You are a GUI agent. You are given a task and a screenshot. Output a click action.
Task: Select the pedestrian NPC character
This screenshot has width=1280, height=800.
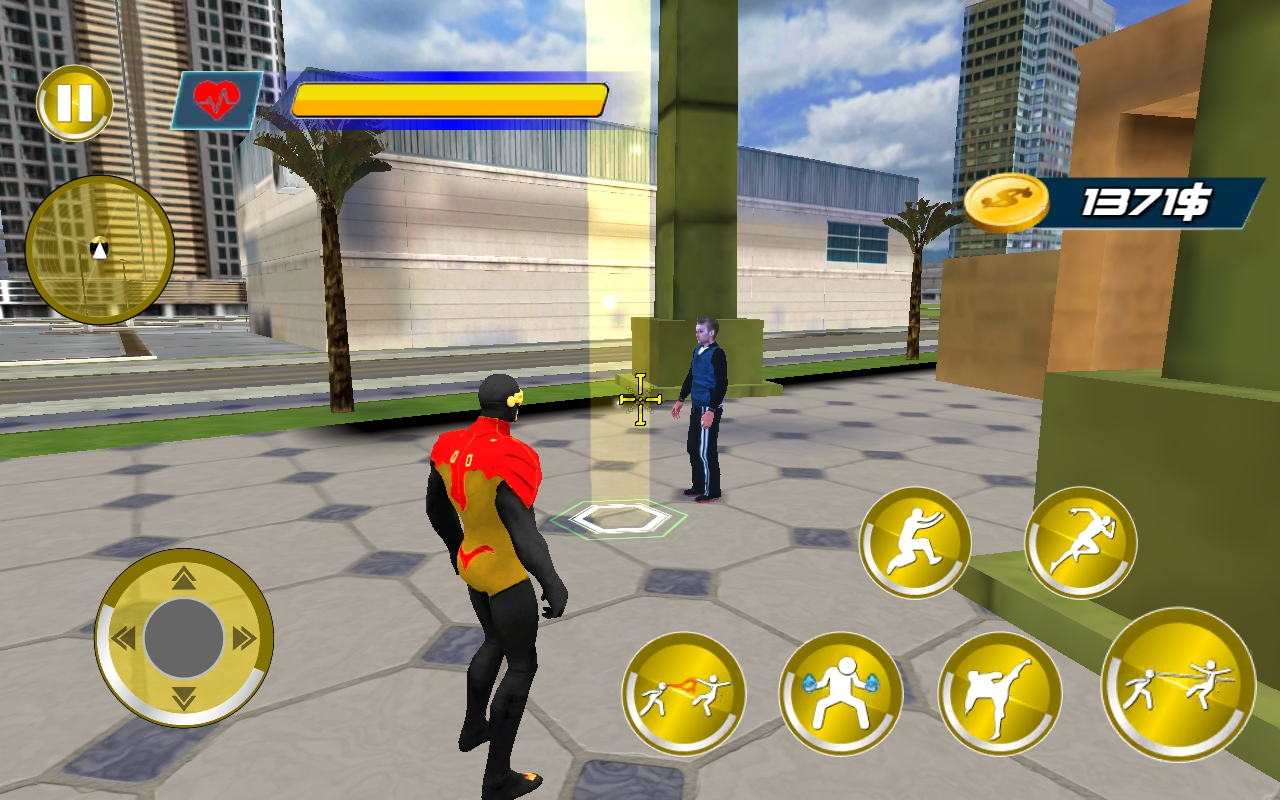[x=703, y=410]
